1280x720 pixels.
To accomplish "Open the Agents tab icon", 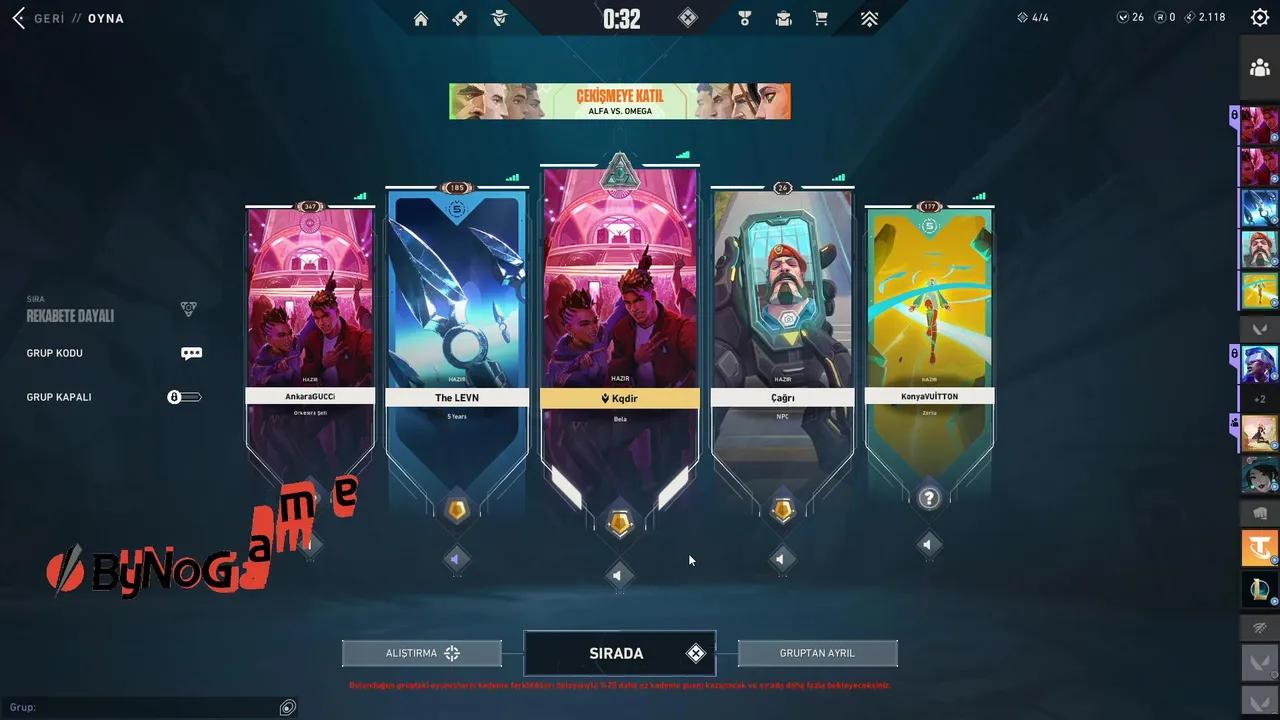I will (498, 18).
